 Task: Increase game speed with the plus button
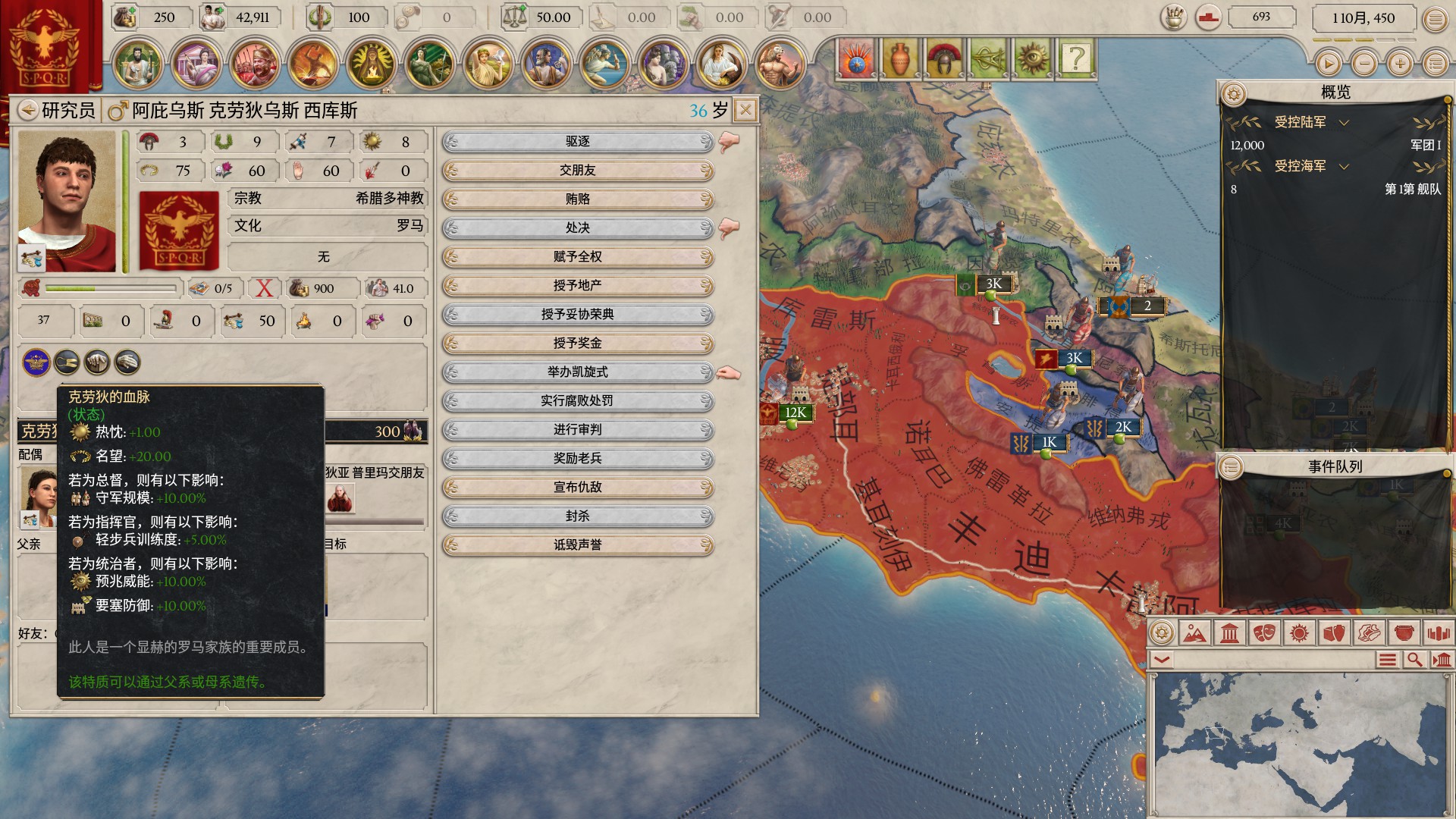click(x=1400, y=64)
